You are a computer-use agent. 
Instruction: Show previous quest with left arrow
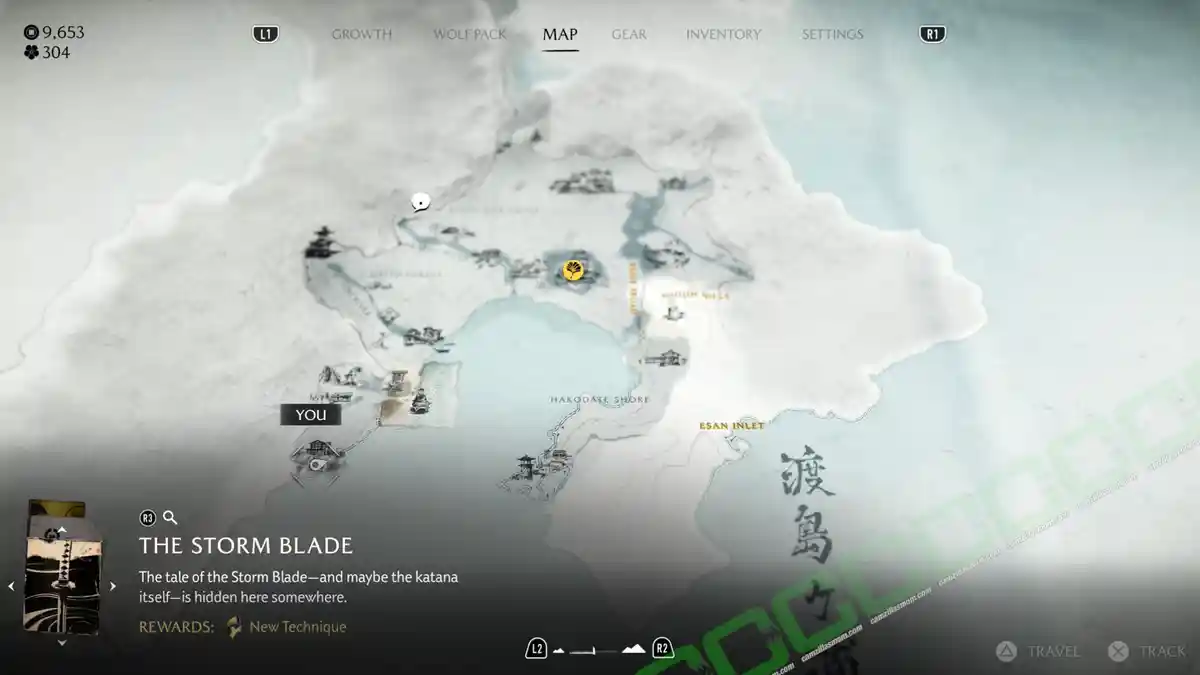tap(12, 586)
